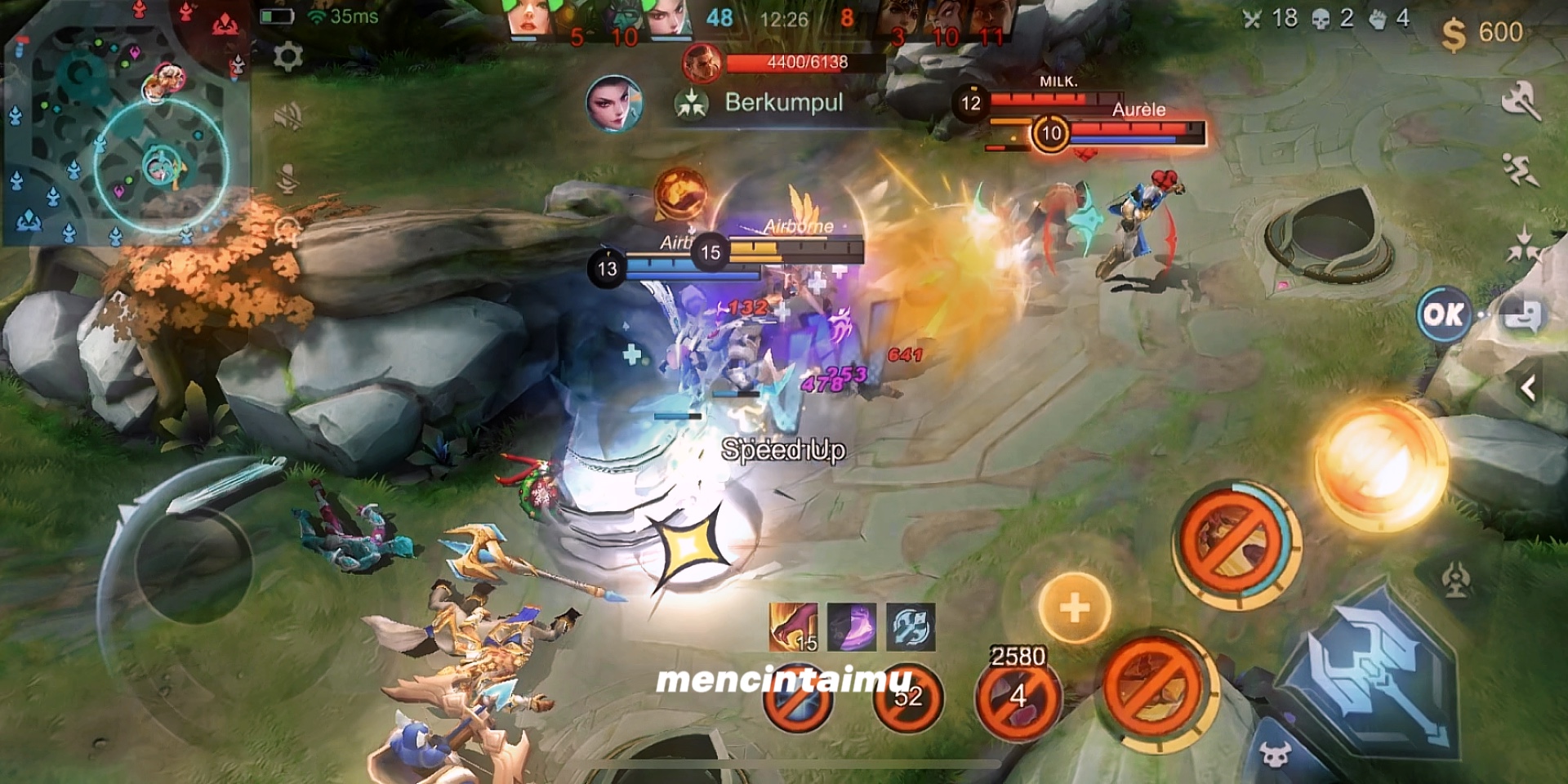Tap the turret target lock icon
The width and height of the screenshot is (1568, 784).
click(x=1455, y=580)
